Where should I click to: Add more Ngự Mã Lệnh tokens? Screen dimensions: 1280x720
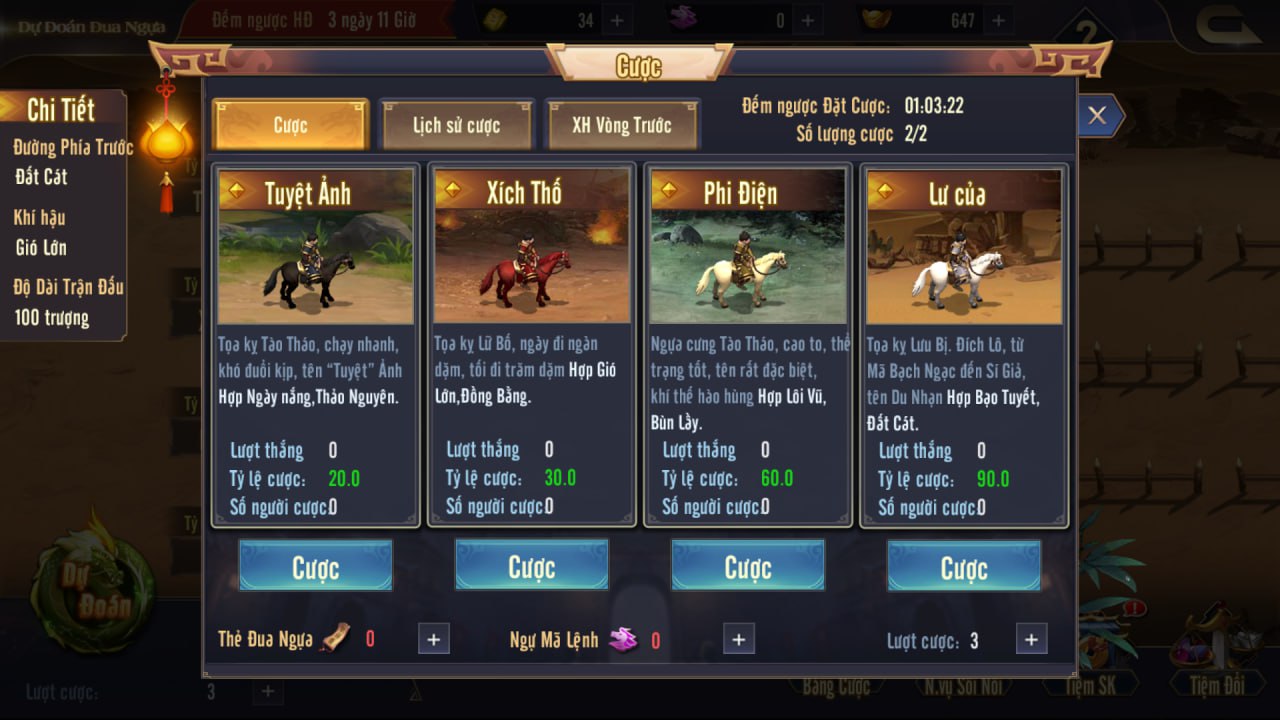pos(738,639)
